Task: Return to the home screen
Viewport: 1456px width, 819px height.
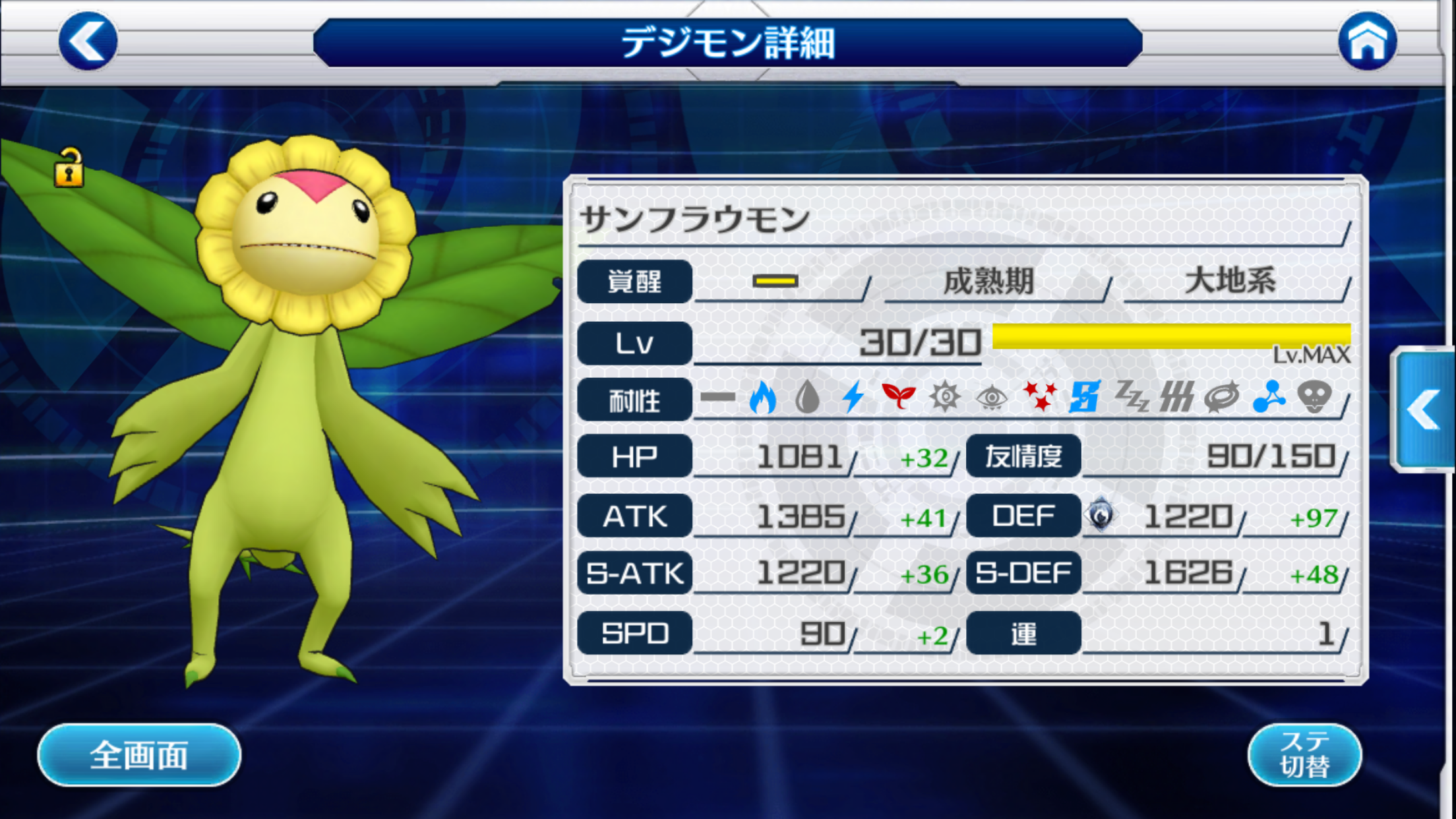Action: [1367, 41]
